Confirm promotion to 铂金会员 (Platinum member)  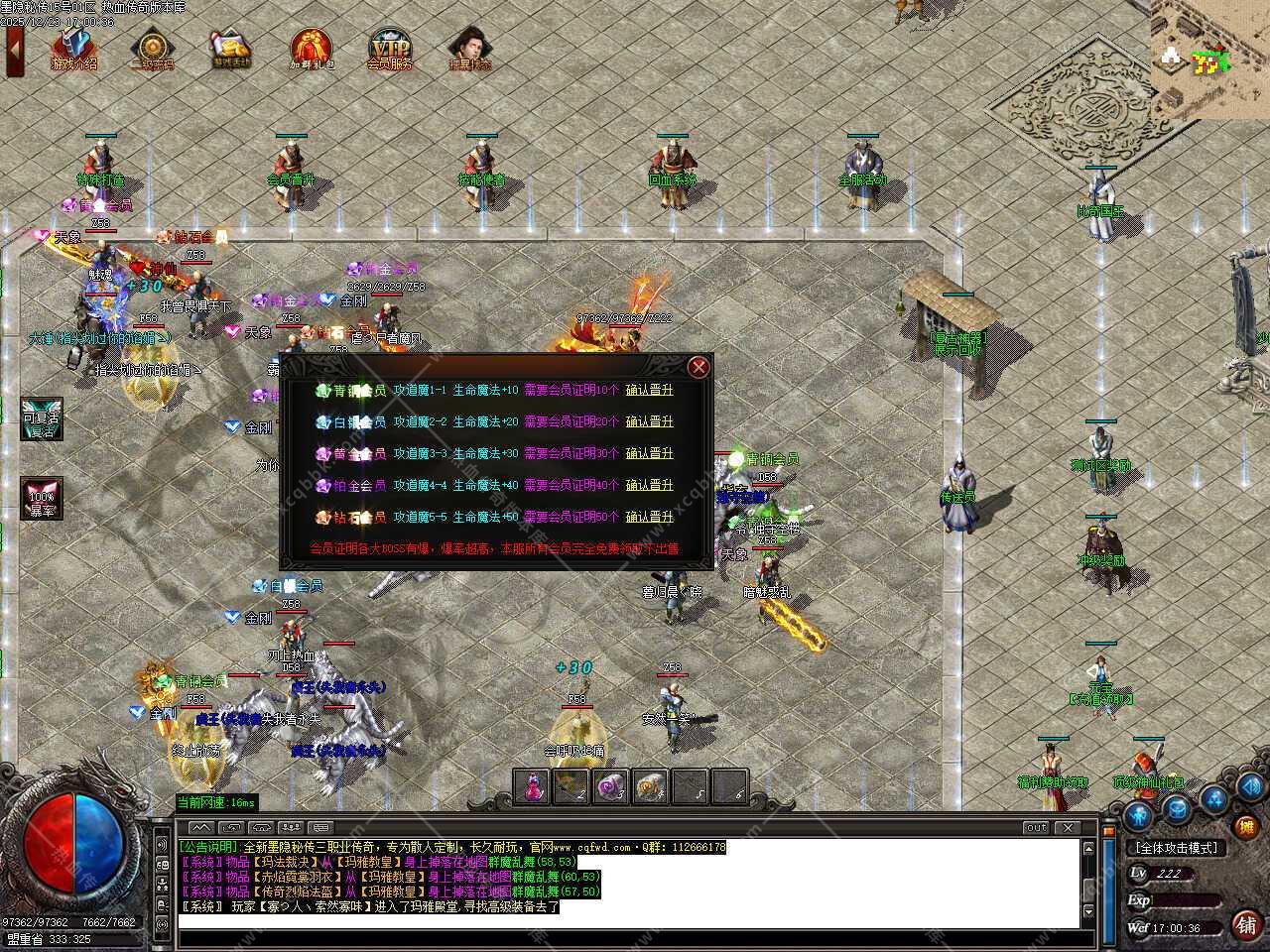649,486
